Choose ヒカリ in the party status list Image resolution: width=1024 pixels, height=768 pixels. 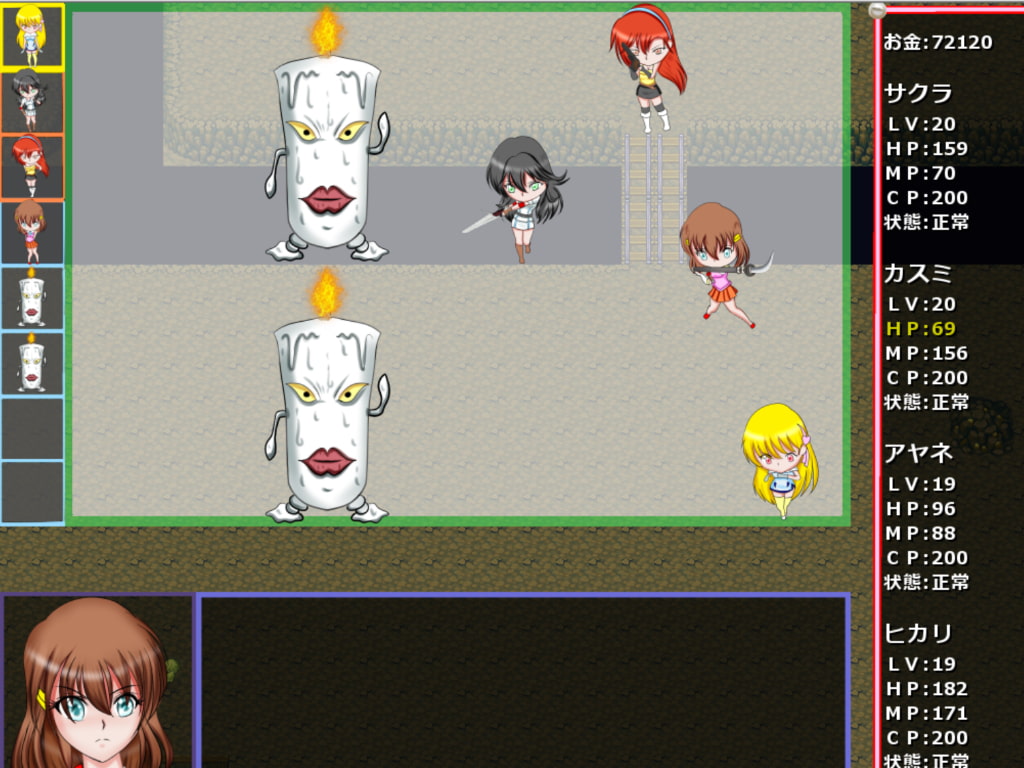pos(918,633)
